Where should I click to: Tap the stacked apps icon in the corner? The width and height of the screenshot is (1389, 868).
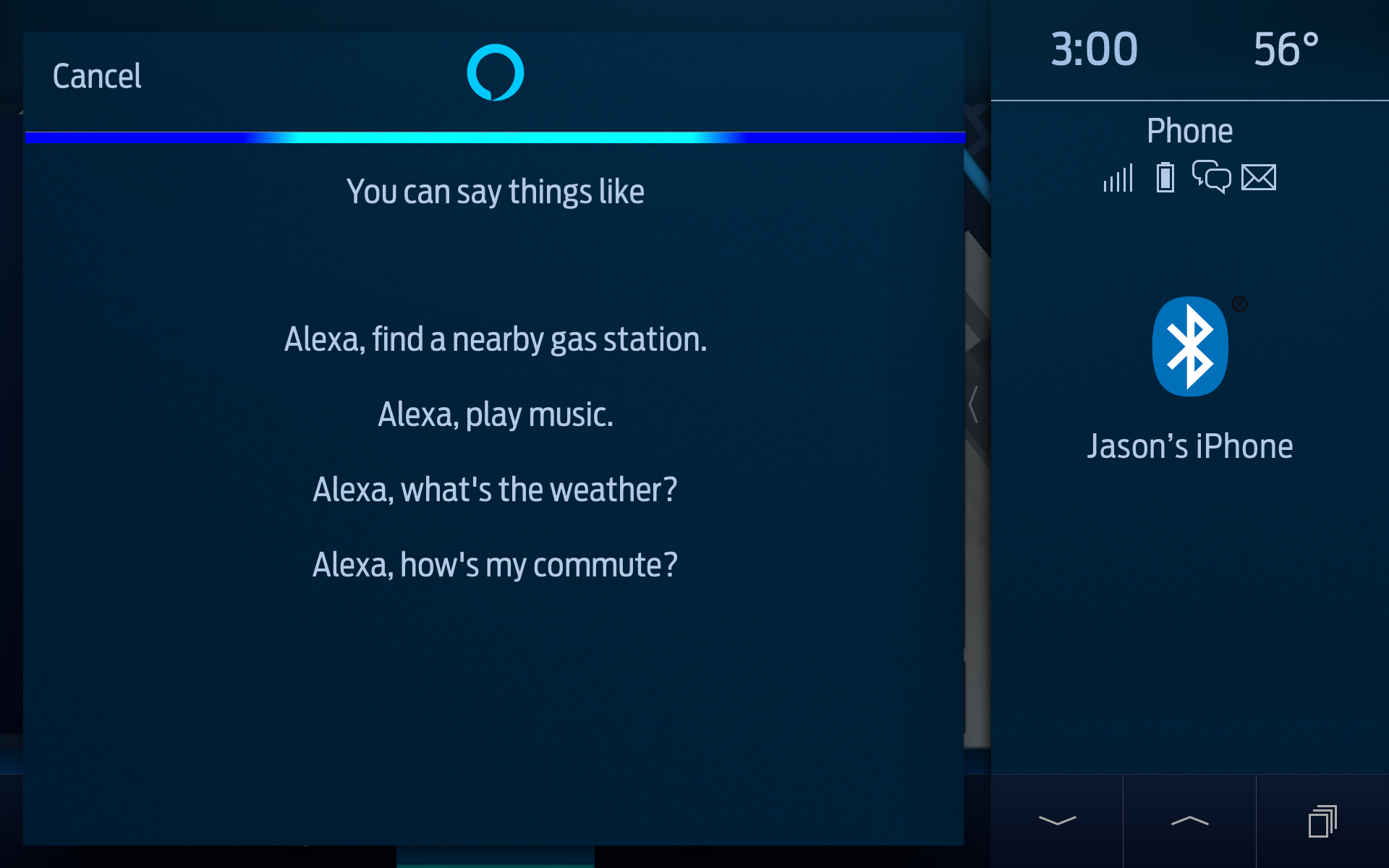pos(1323,820)
